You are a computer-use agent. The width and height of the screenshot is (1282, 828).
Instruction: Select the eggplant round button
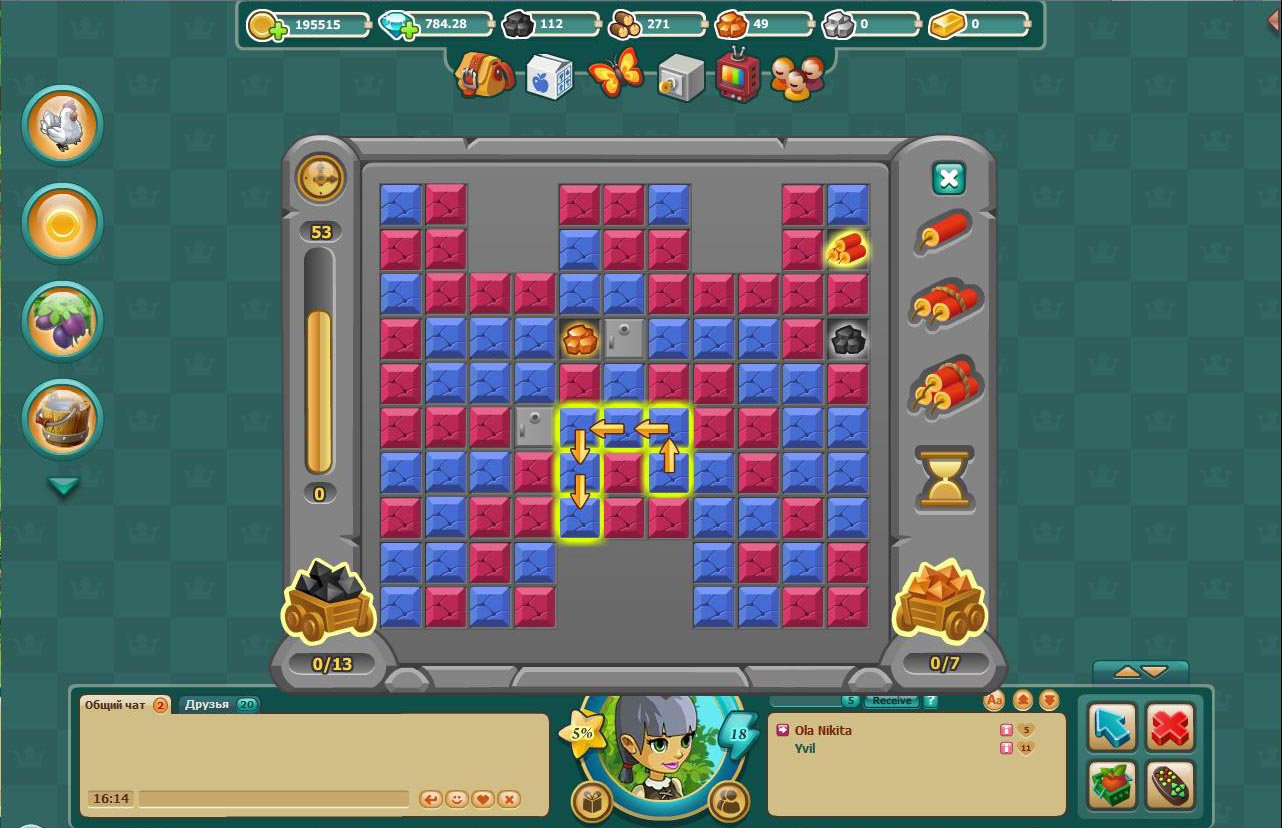coord(62,322)
